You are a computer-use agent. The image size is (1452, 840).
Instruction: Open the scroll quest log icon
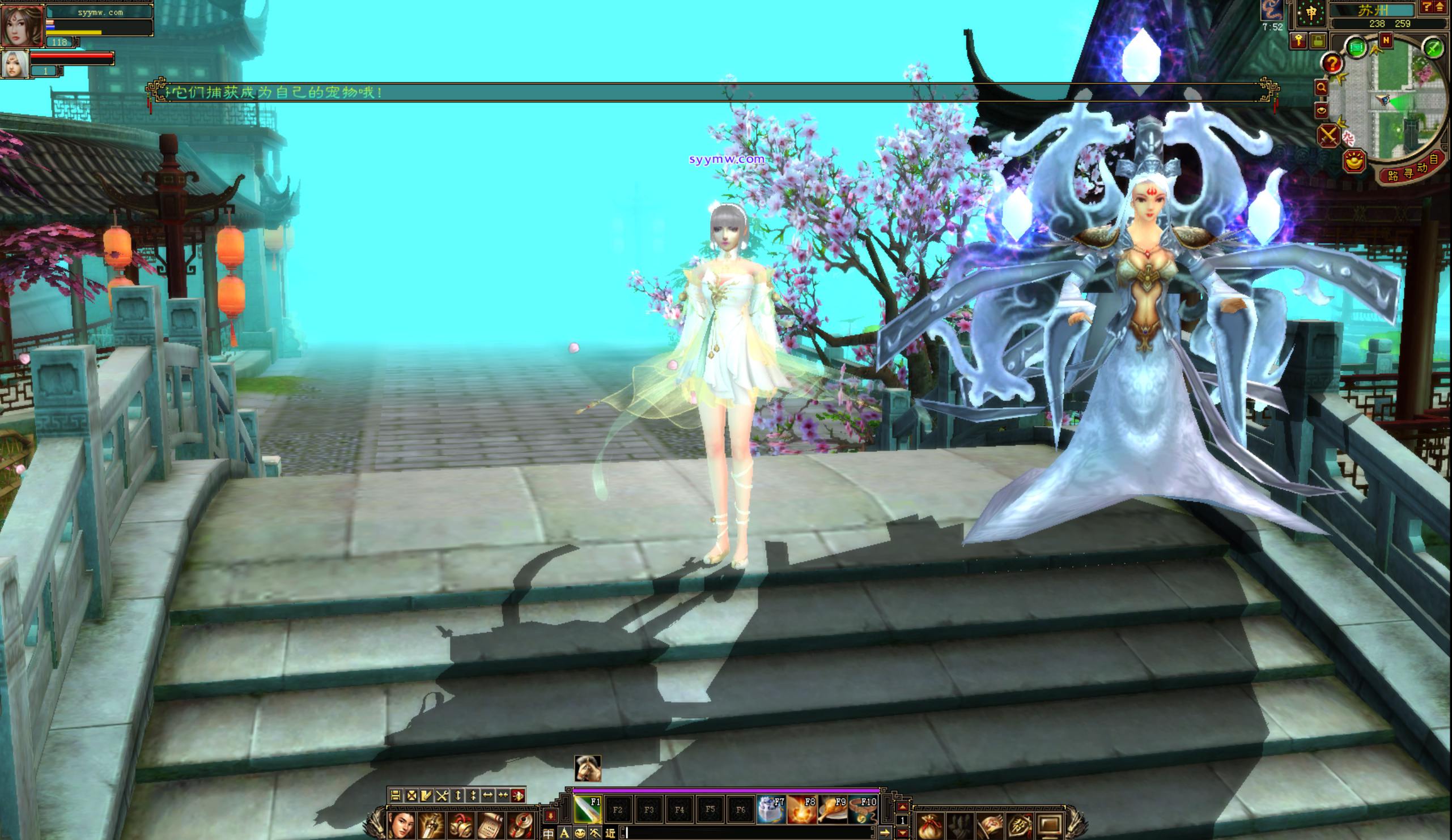pyautogui.click(x=490, y=826)
